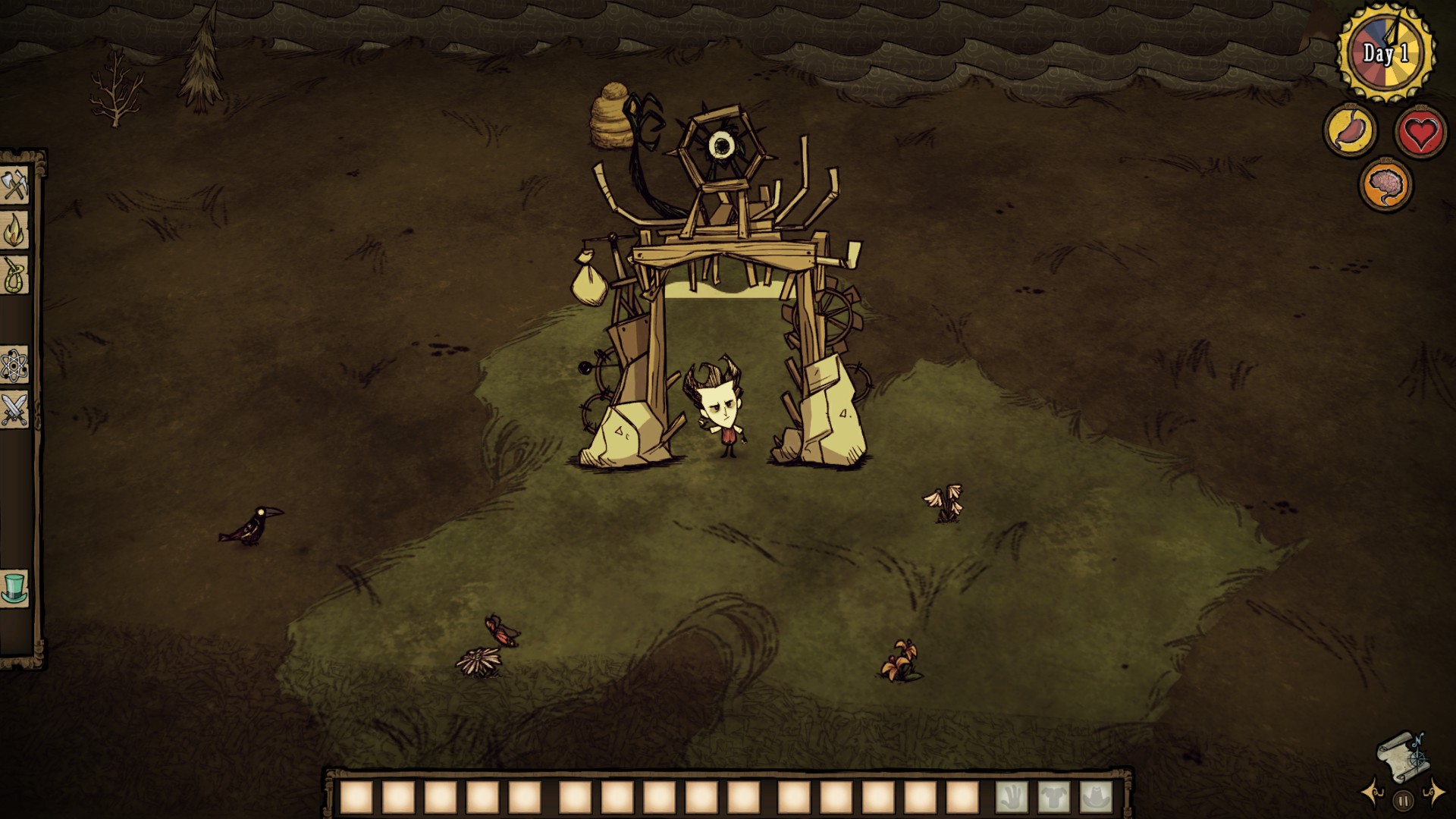Image resolution: width=1456 pixels, height=819 pixels.
Task: Click the Day 1 clock dial
Action: [1388, 49]
